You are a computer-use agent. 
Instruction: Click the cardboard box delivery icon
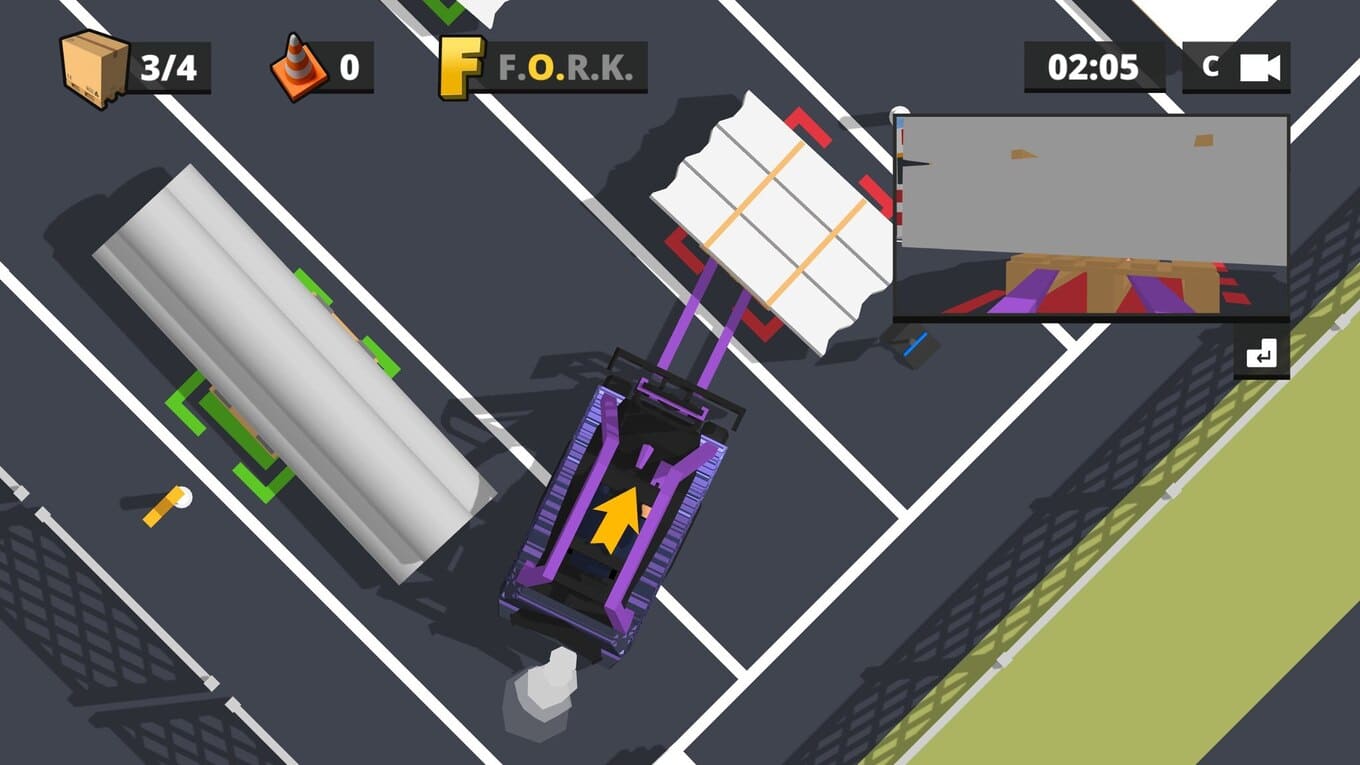tap(94, 68)
